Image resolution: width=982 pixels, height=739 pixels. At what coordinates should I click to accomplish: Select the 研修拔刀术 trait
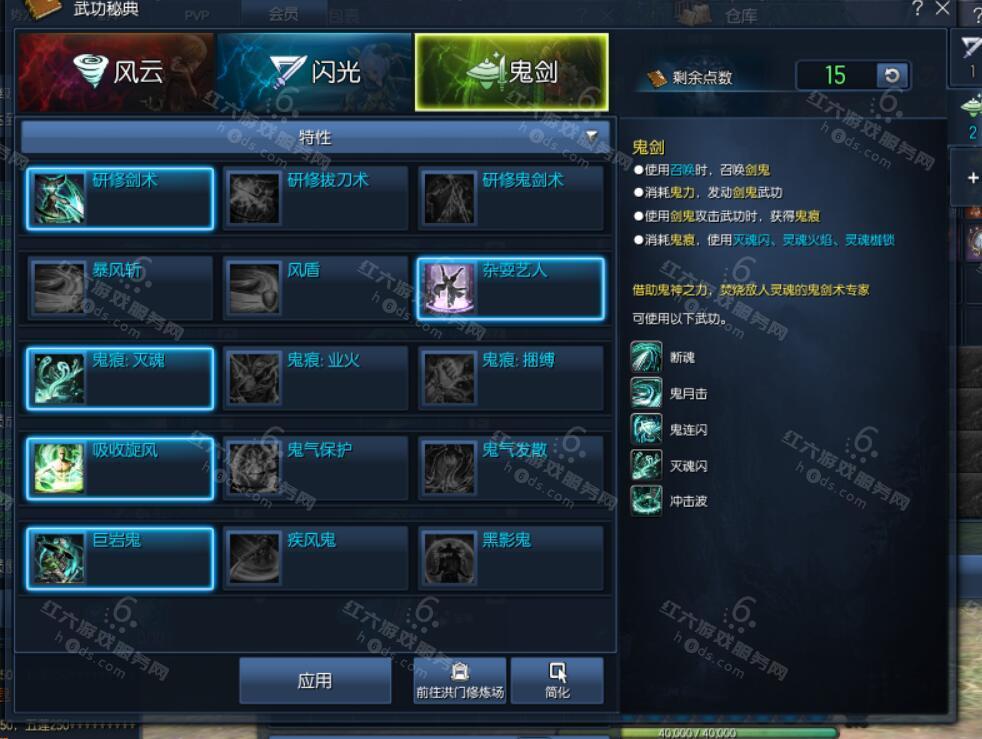(x=315, y=198)
